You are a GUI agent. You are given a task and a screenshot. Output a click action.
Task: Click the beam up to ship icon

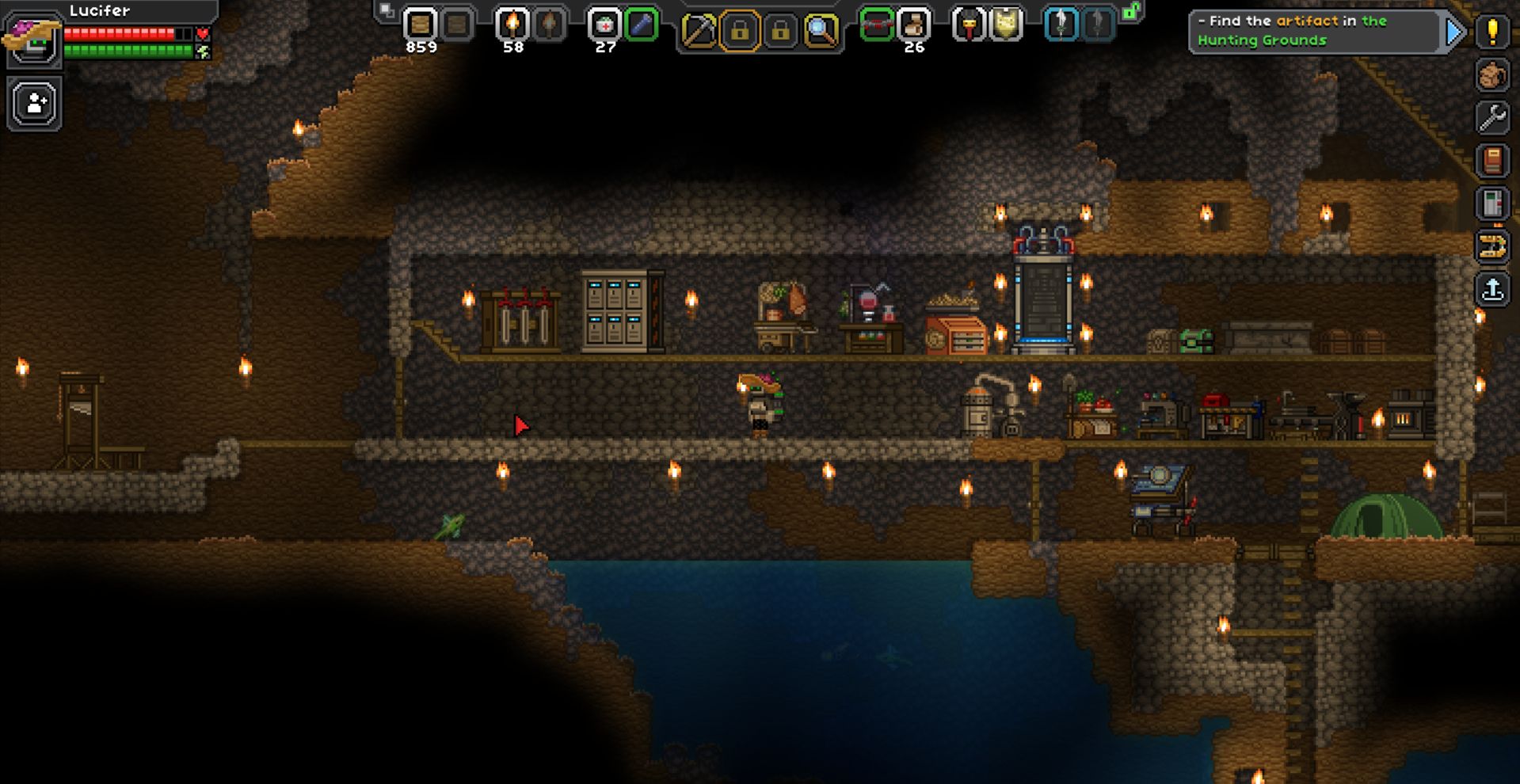(1493, 289)
